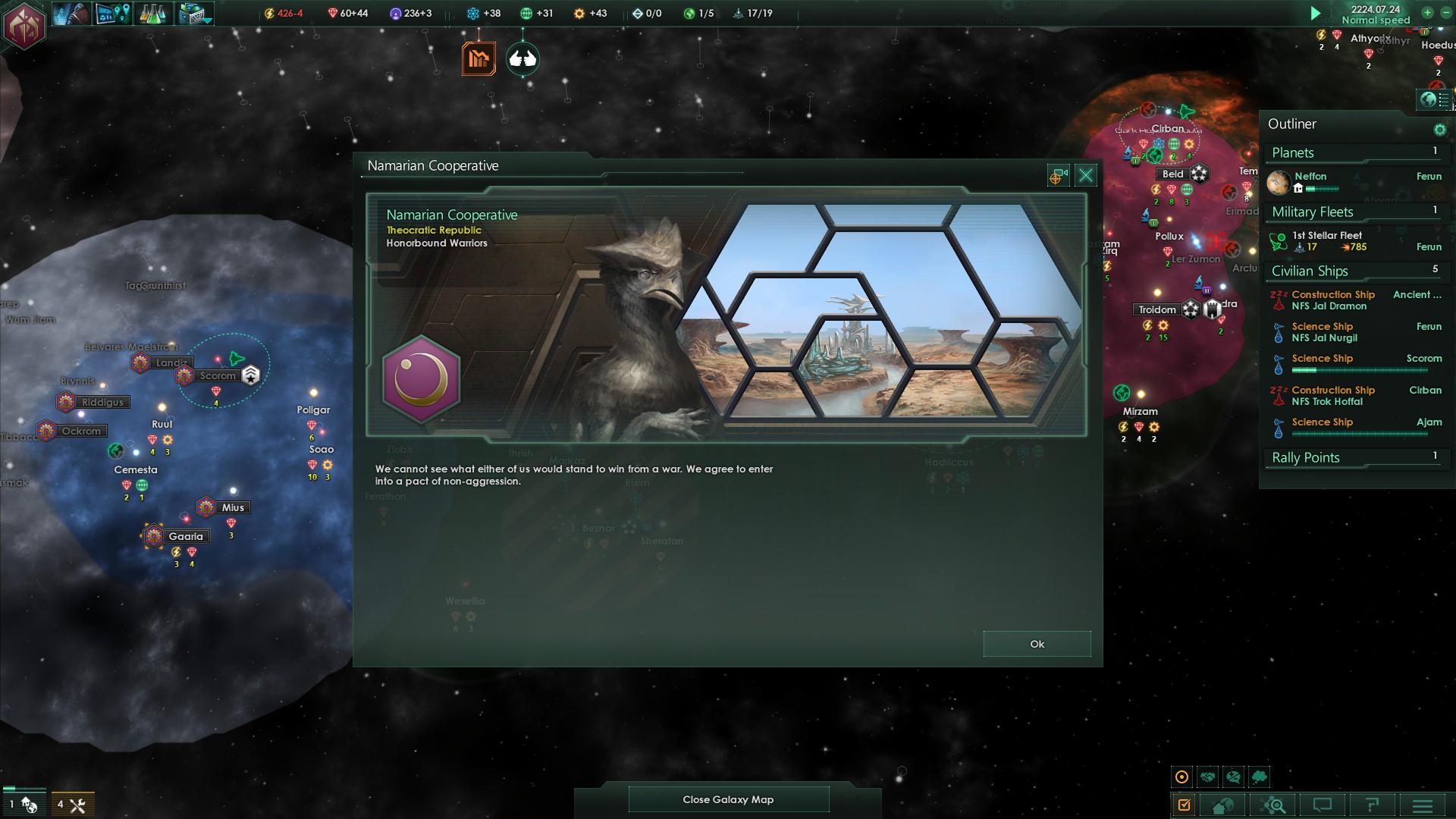Toggle the handshake diplomatic map mode

(x=1208, y=777)
